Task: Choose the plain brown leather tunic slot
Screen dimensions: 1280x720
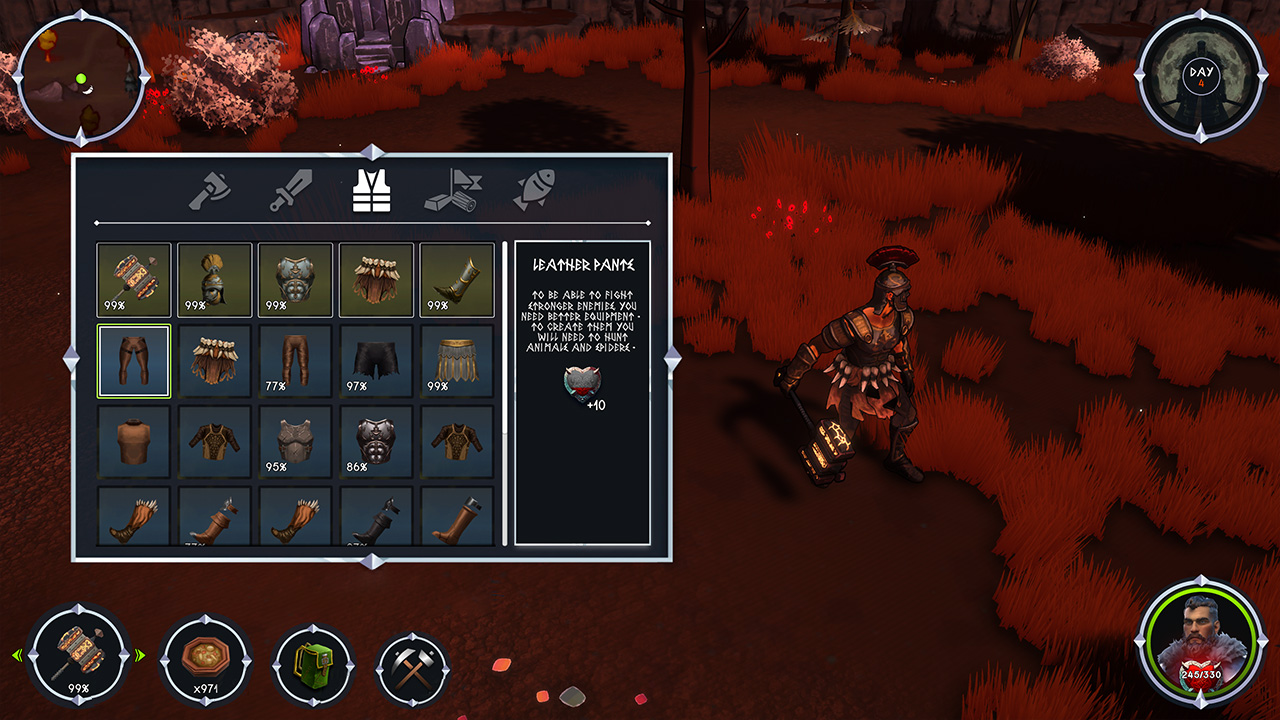Action: 134,442
